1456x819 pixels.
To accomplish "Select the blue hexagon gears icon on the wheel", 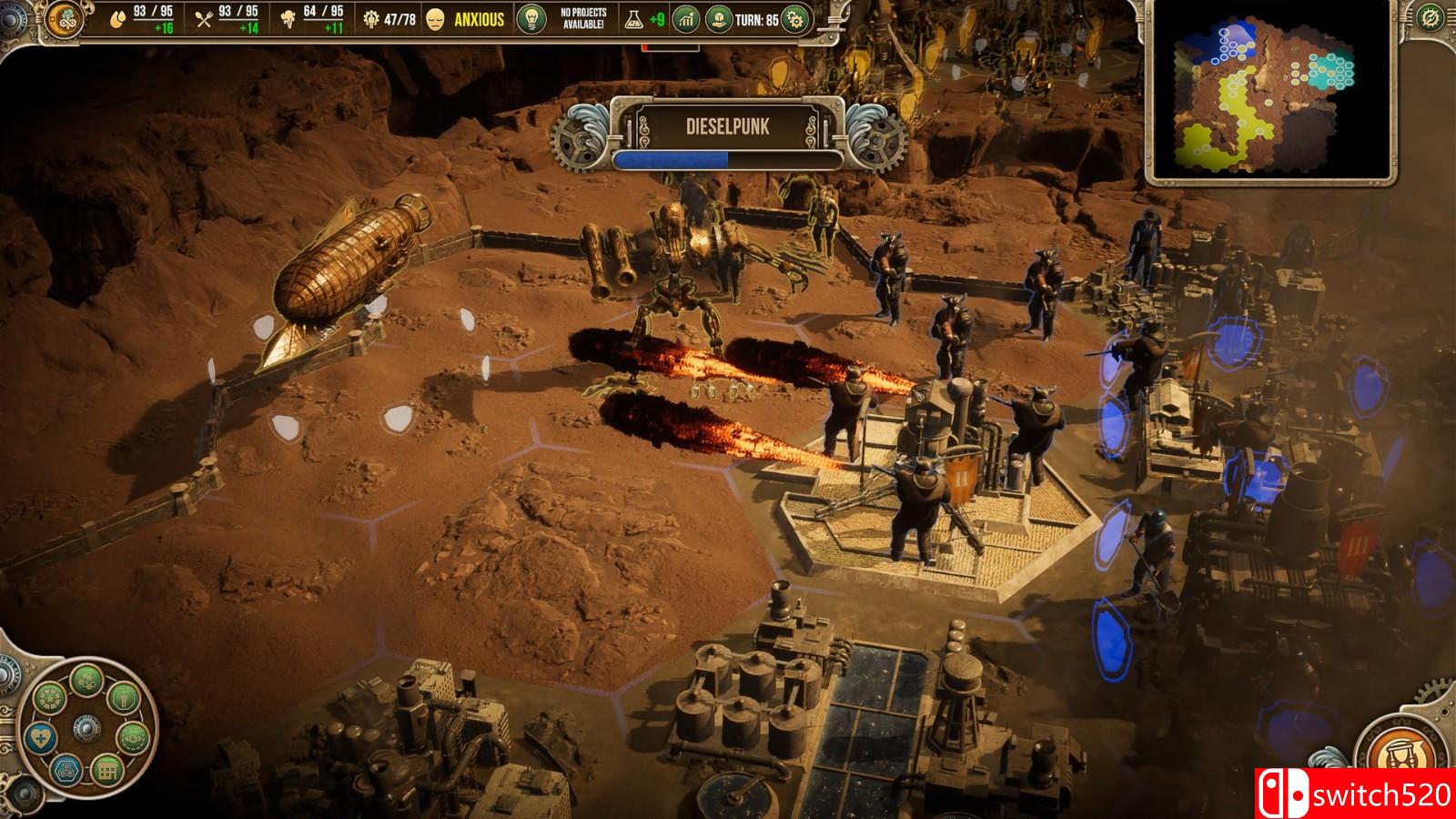I will tap(66, 771).
